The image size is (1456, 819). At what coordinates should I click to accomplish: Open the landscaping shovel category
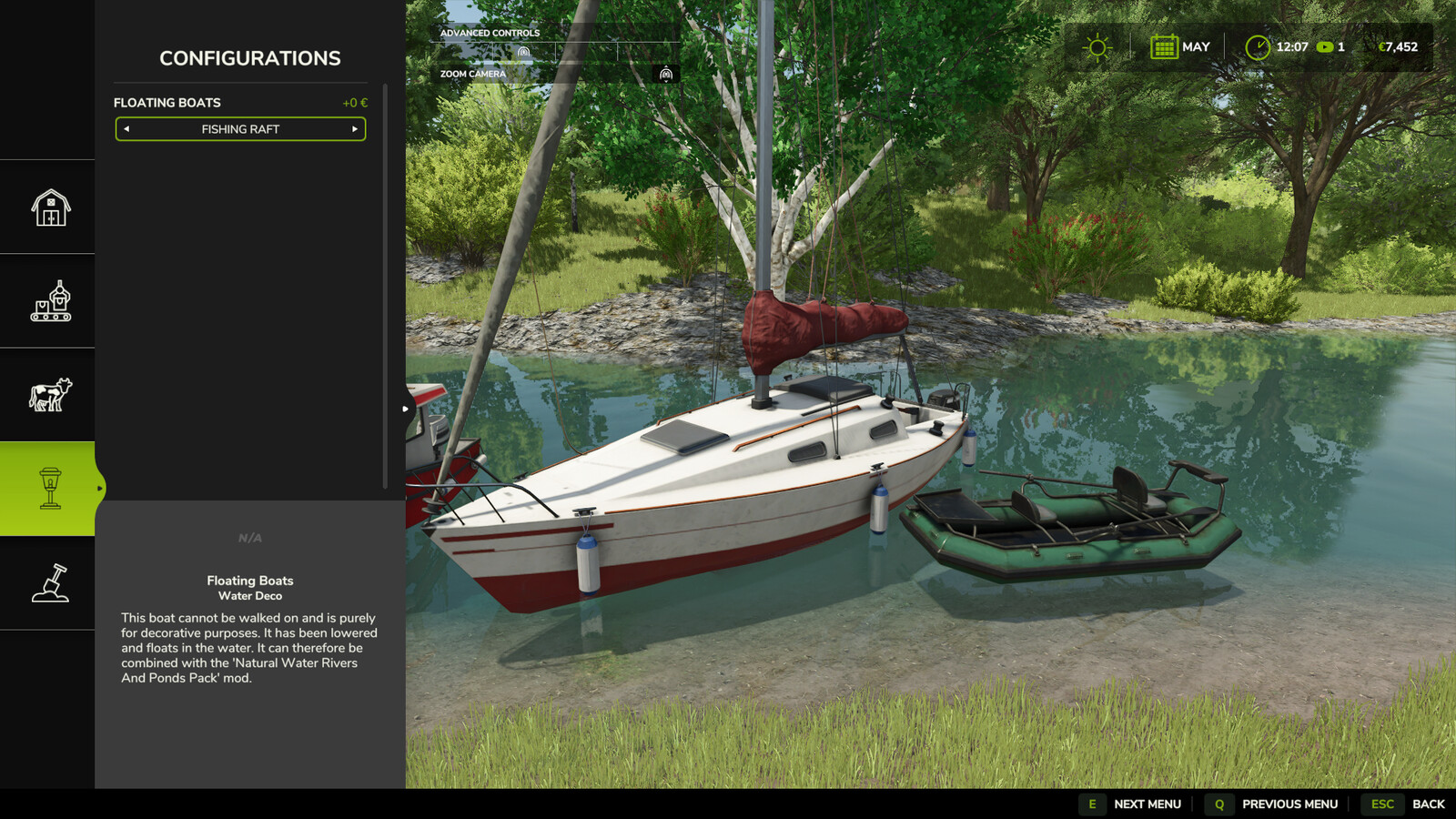[x=50, y=582]
